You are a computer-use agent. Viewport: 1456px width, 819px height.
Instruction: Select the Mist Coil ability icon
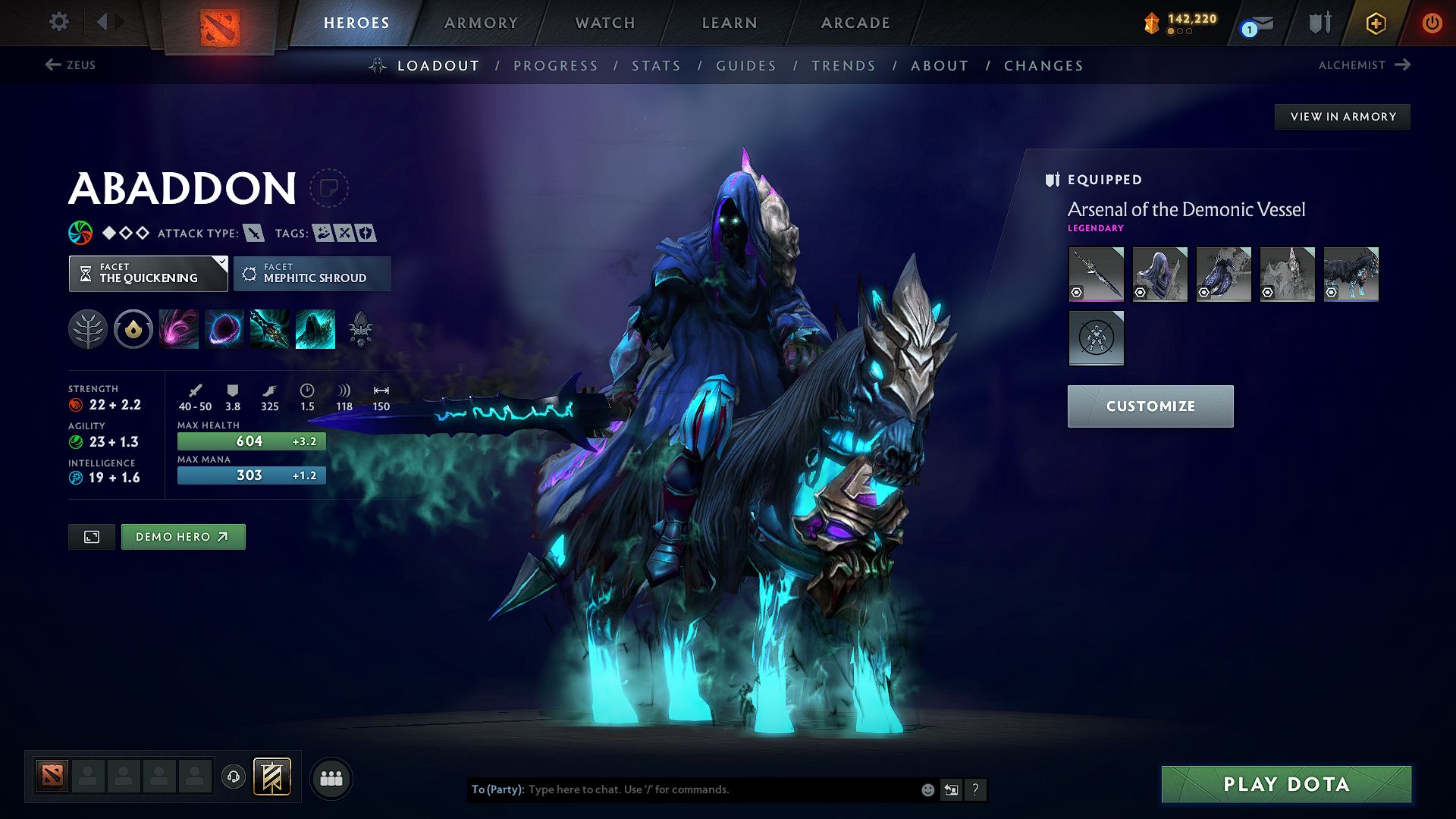(x=178, y=328)
